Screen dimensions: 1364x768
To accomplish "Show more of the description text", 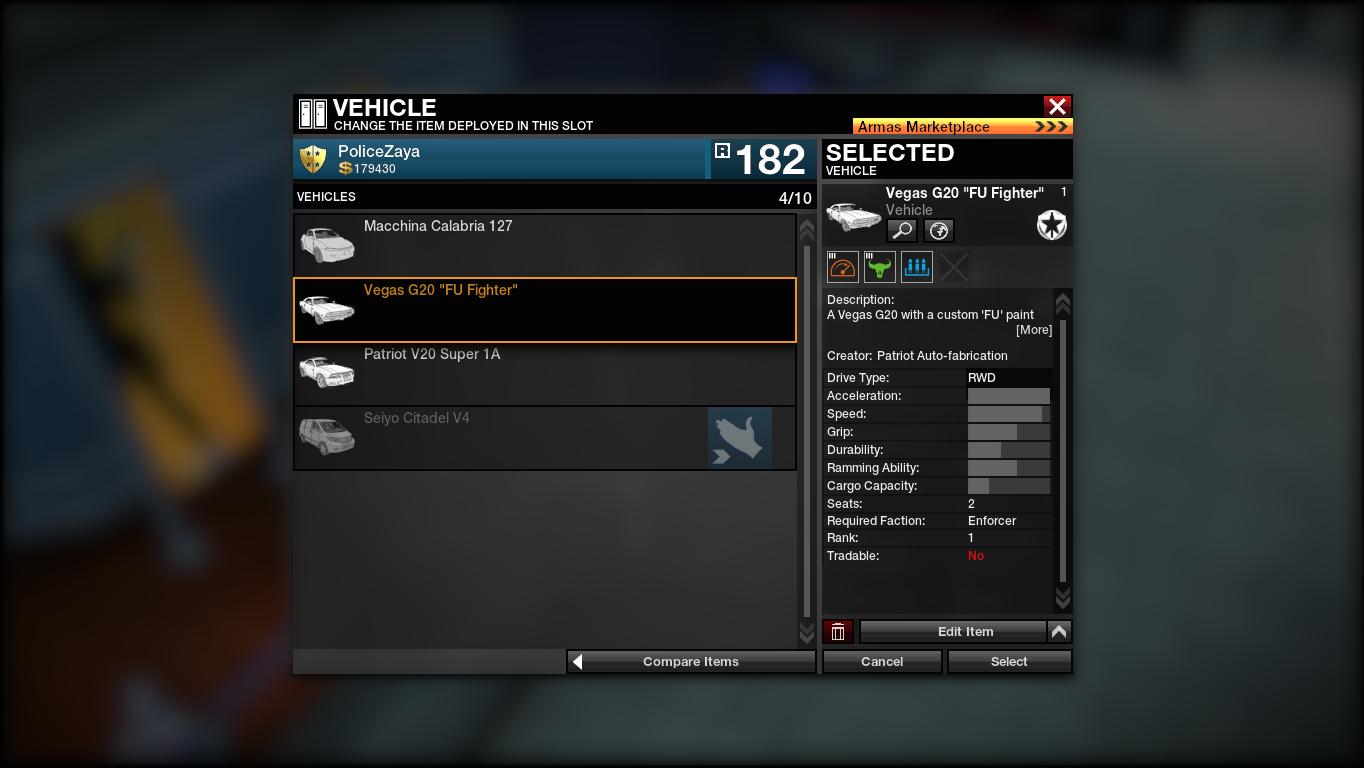I will tap(1033, 330).
